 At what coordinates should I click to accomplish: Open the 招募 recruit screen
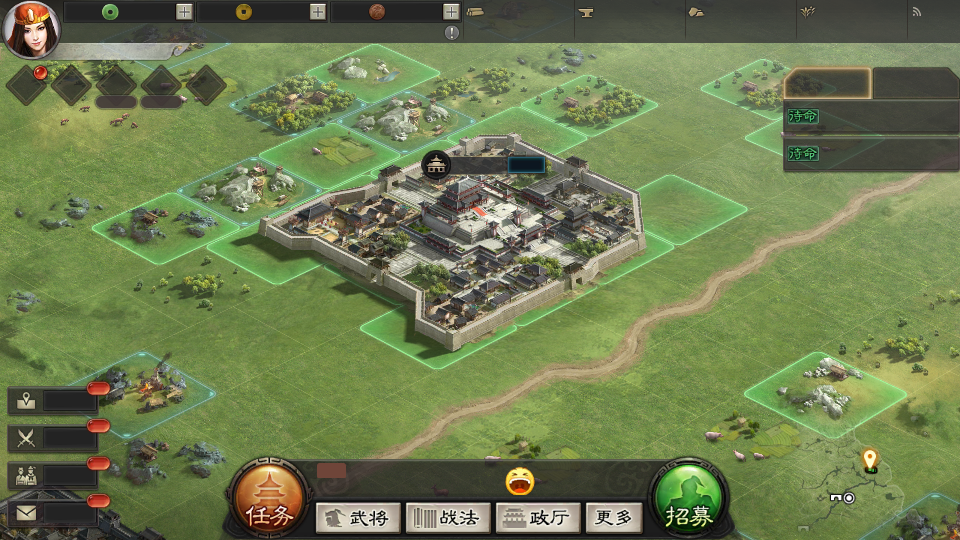click(688, 504)
